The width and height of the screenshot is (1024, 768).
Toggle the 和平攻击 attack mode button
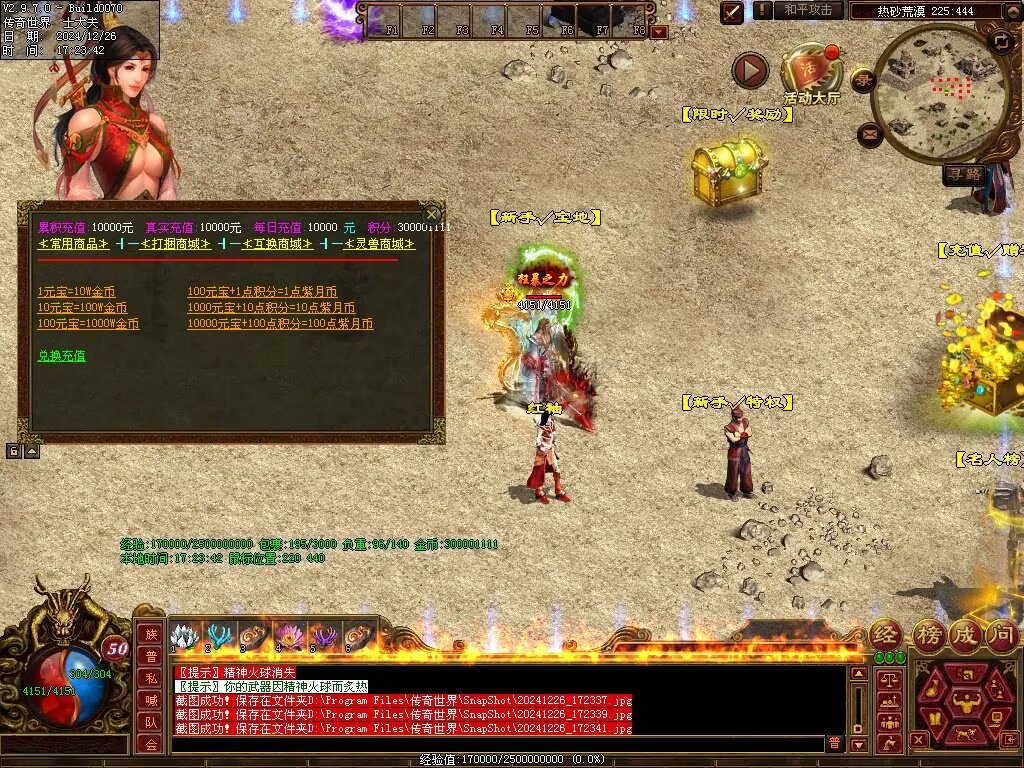808,10
